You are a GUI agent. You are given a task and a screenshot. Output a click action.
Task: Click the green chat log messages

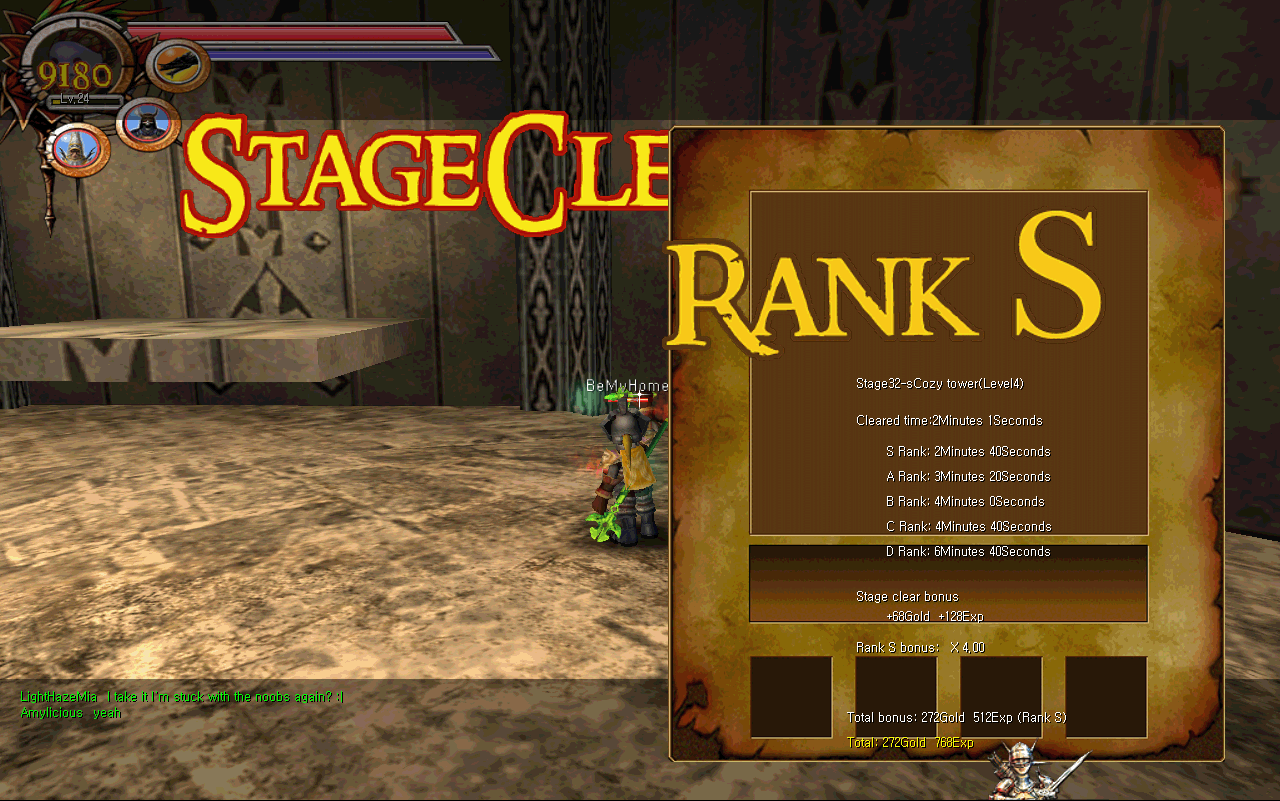(x=181, y=704)
